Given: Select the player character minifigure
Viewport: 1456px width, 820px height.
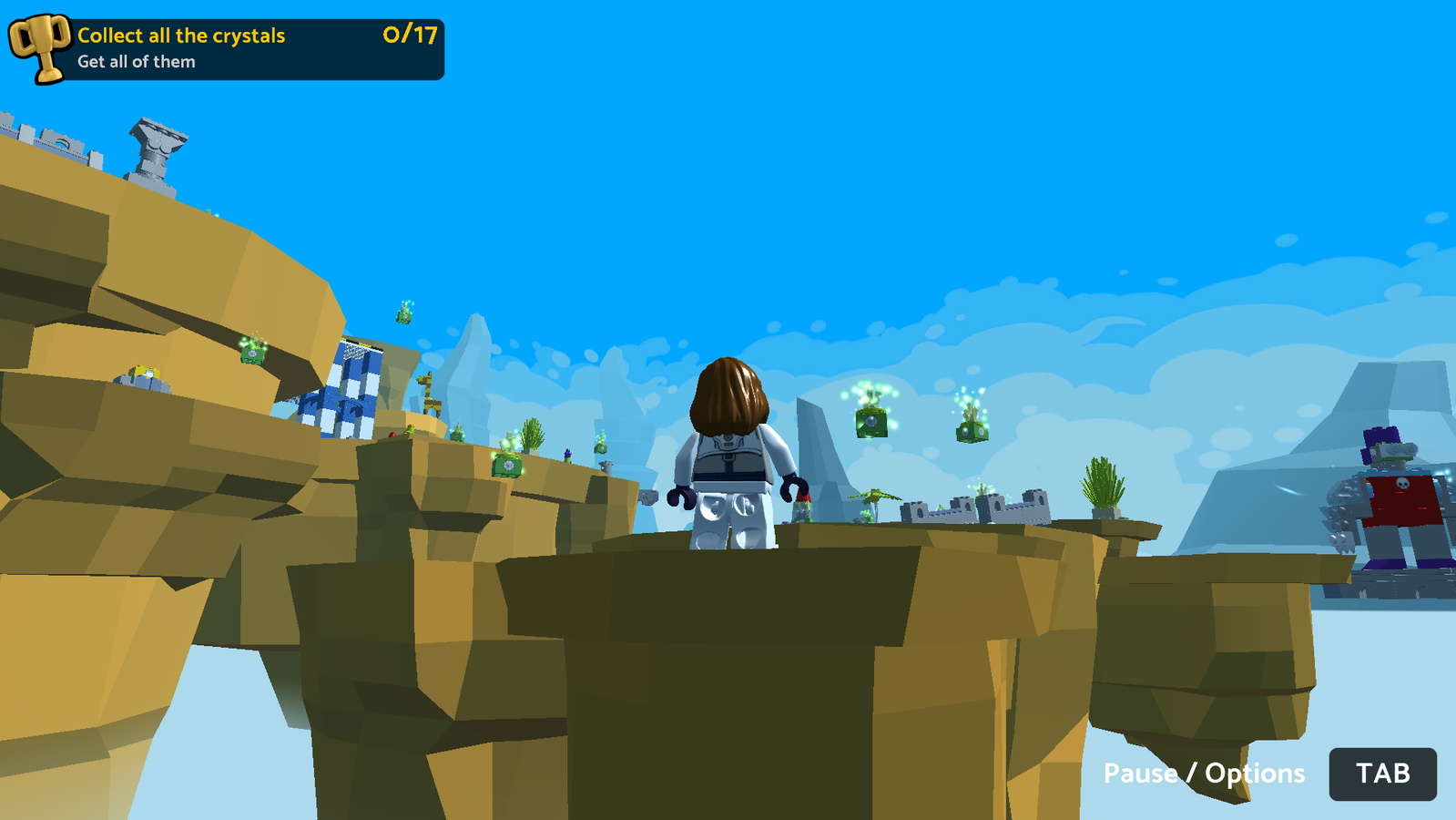Looking at the screenshot, I should coord(728,456).
